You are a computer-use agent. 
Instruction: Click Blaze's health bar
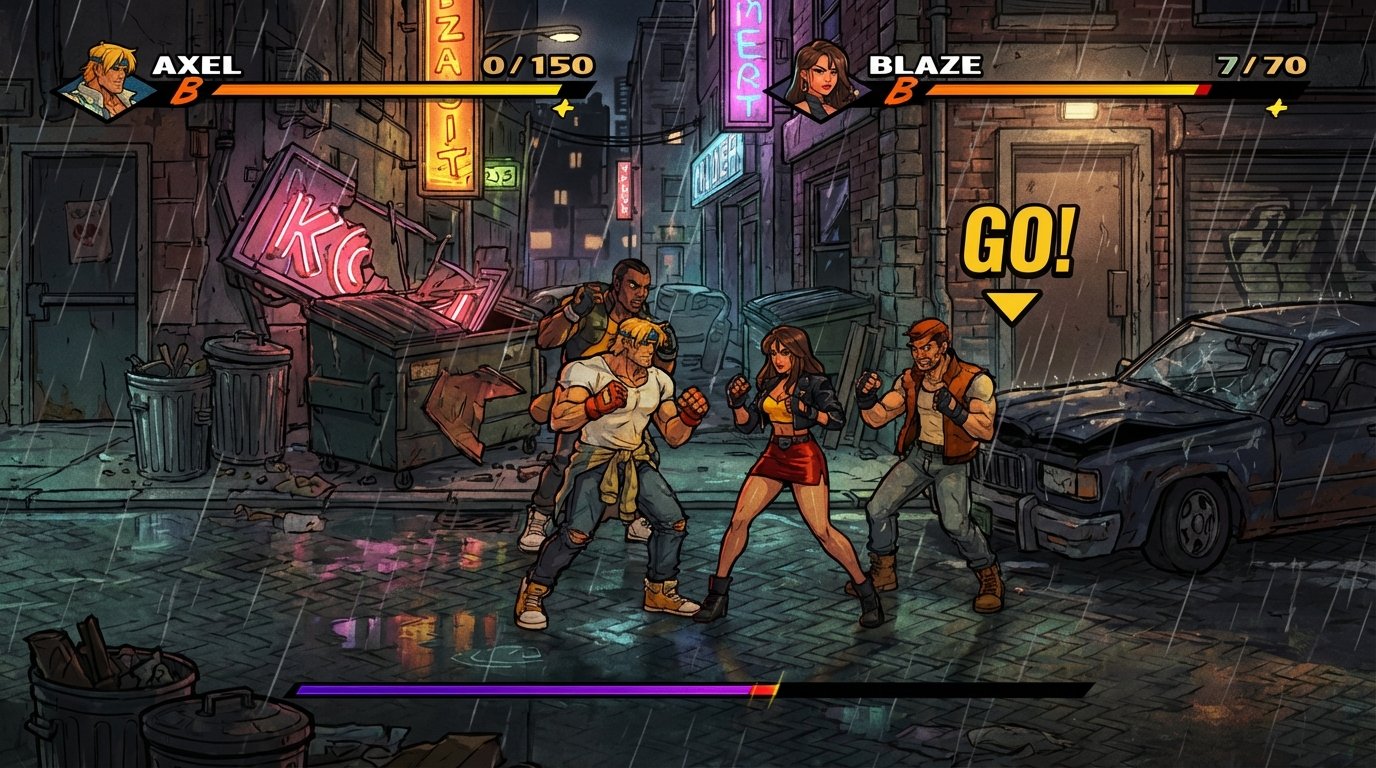point(1070,89)
